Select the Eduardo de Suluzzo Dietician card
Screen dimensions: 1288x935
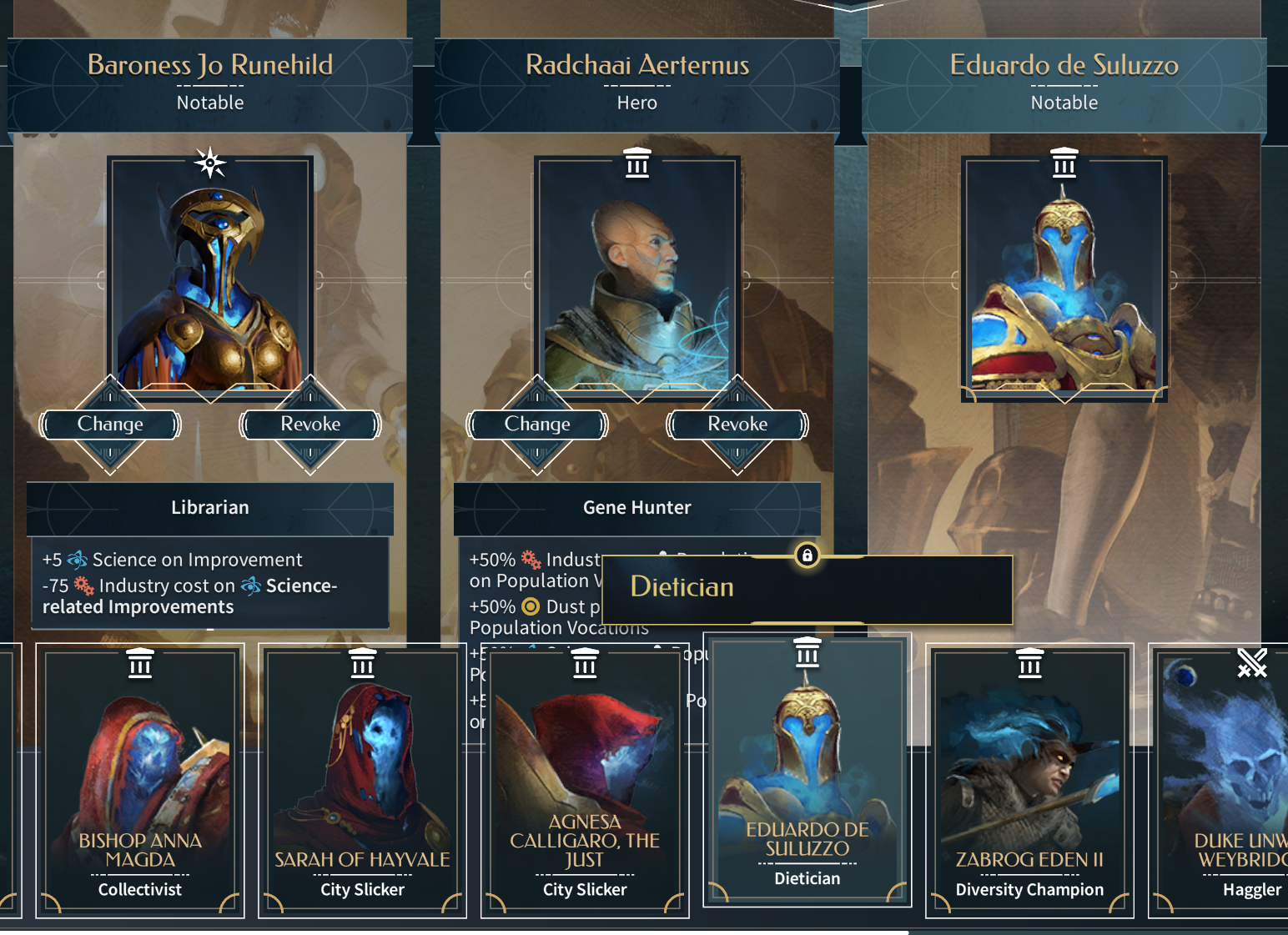tap(808, 772)
